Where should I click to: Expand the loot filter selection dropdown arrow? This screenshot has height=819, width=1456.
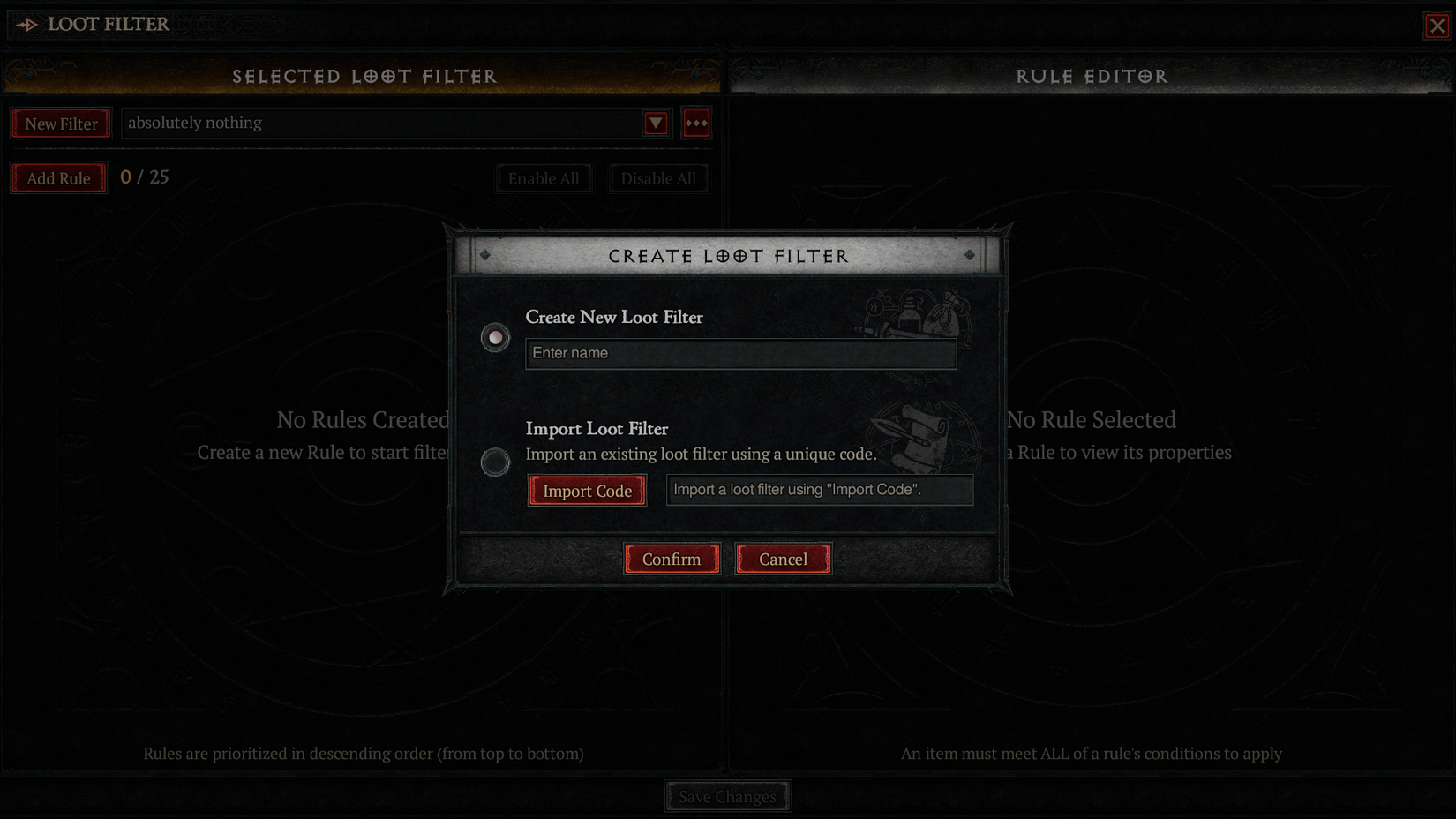[x=655, y=123]
